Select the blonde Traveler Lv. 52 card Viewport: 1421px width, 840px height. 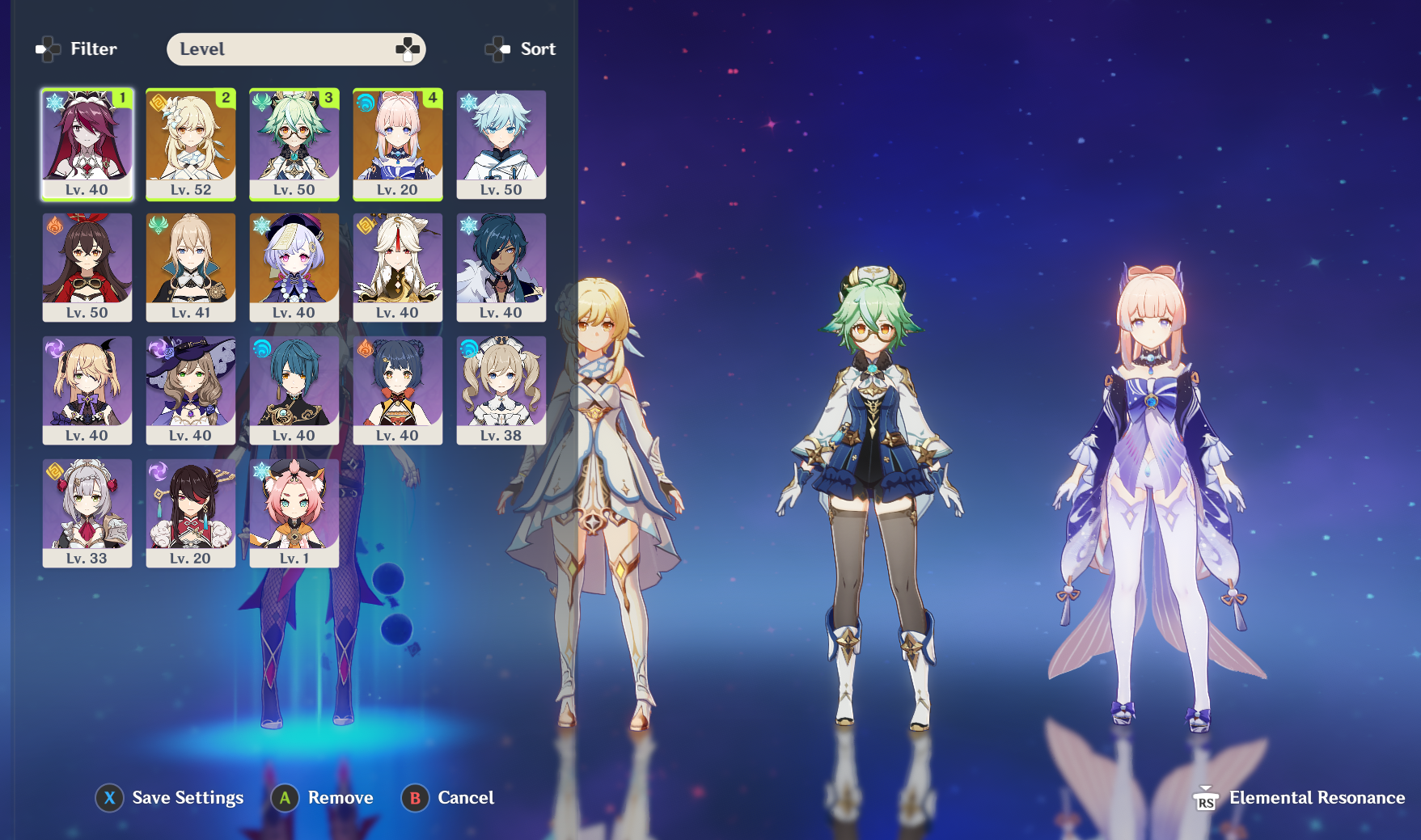pos(191,144)
